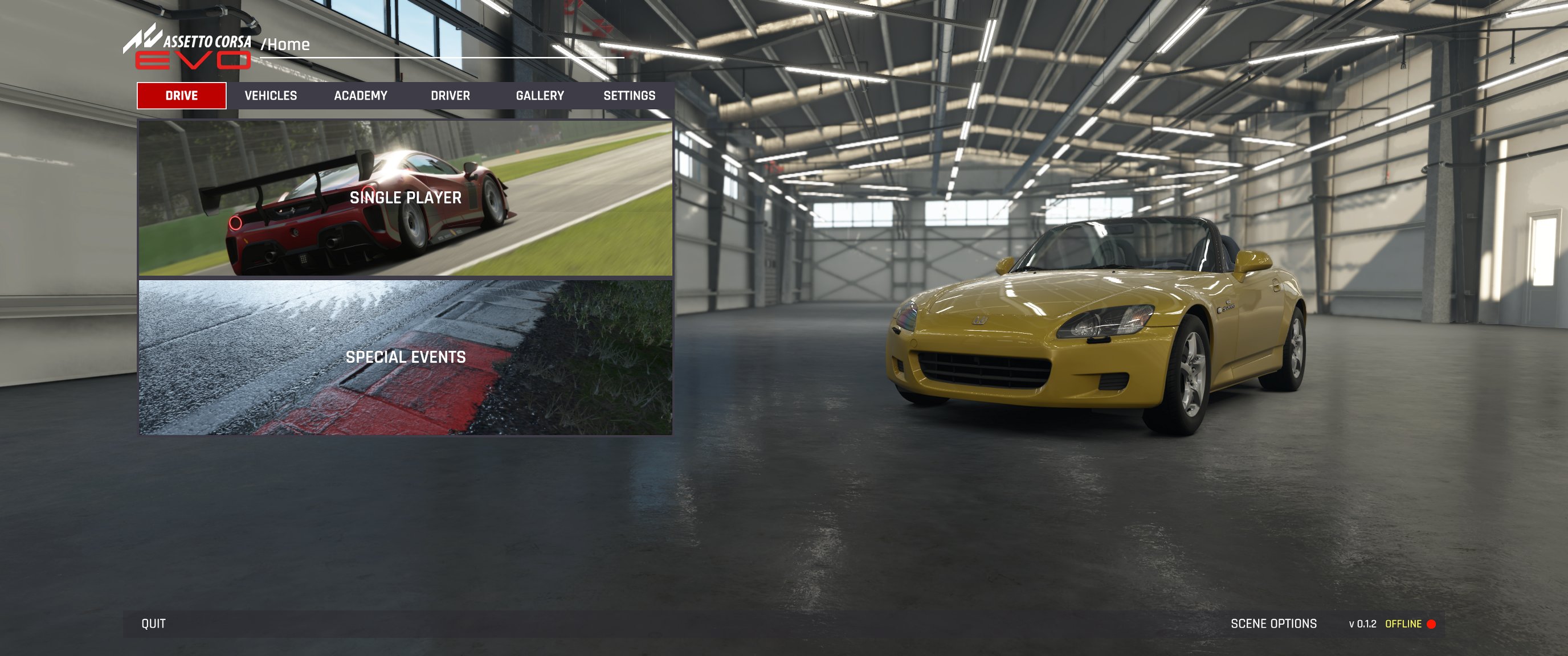1568x656 pixels.
Task: Select the DRIVE tab
Action: 181,96
